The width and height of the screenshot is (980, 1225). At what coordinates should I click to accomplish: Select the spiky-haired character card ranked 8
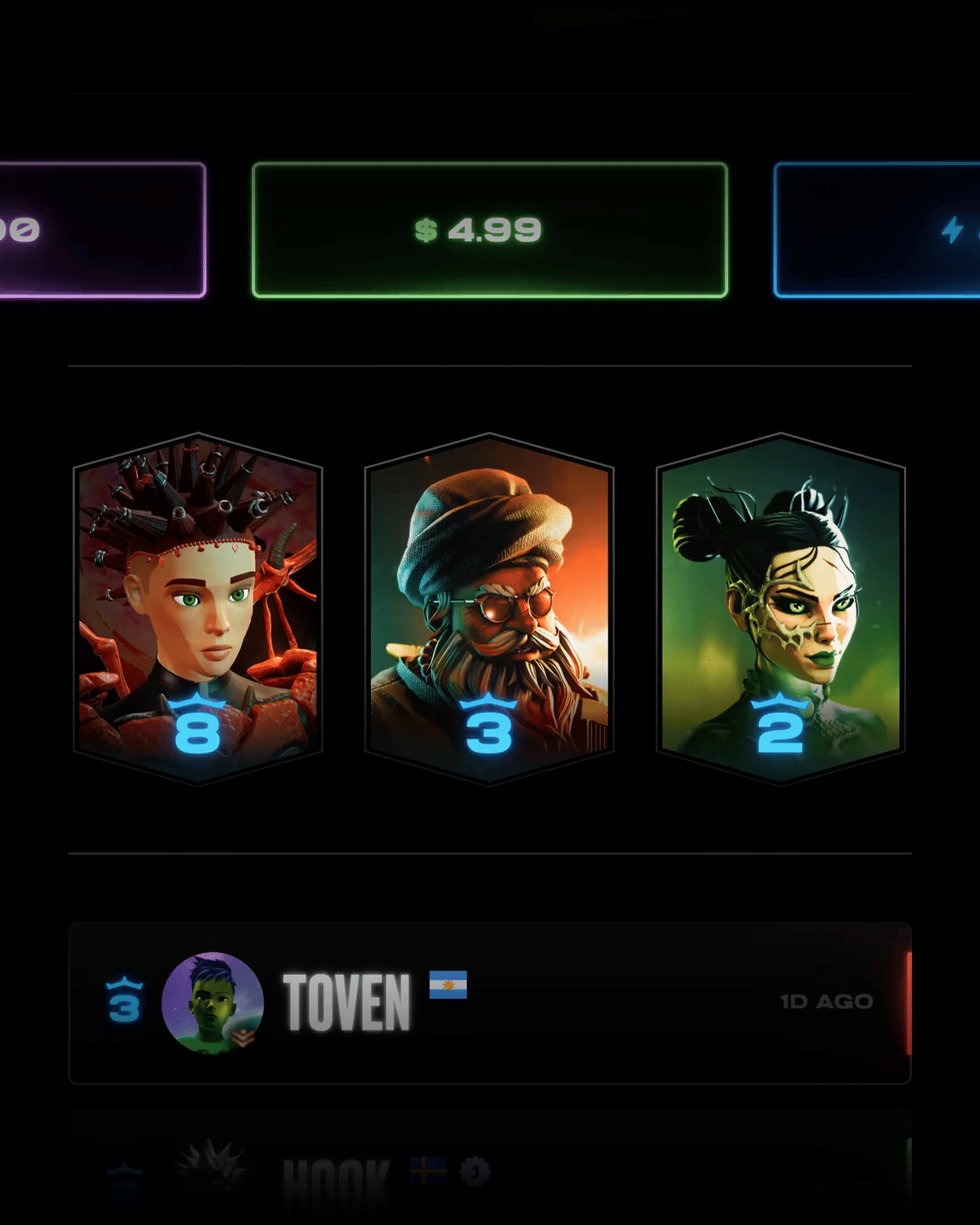pos(197,608)
